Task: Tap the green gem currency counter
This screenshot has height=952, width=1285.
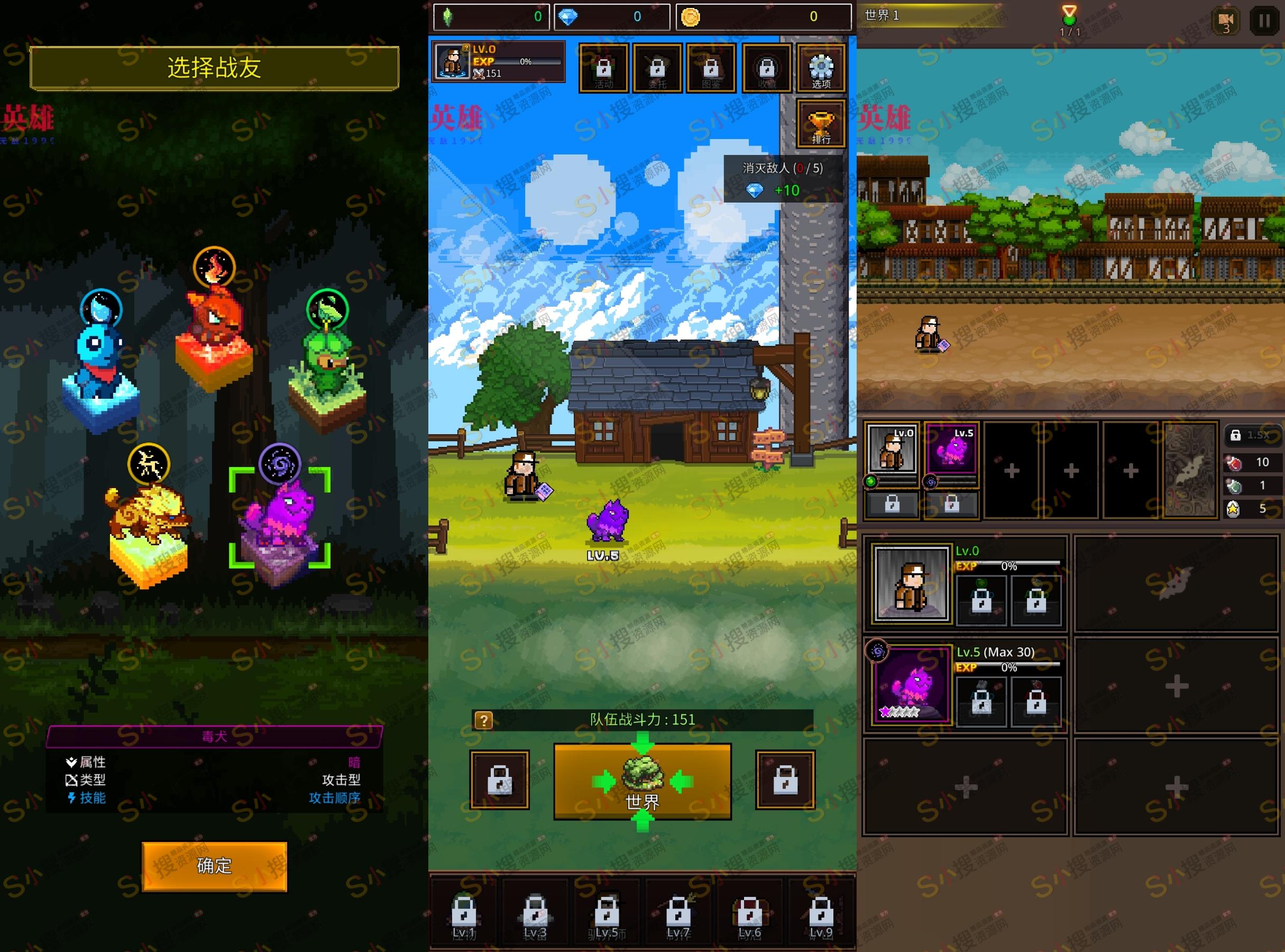Action: click(x=493, y=17)
